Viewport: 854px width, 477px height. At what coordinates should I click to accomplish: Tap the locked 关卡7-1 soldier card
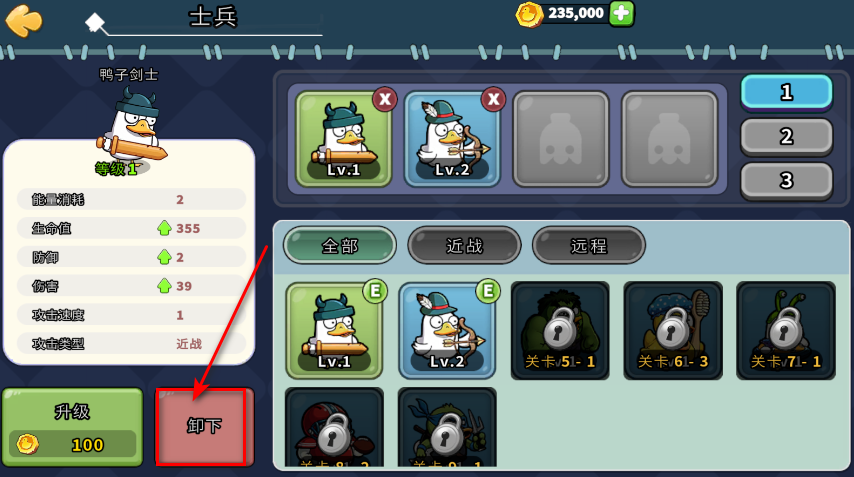click(x=786, y=331)
